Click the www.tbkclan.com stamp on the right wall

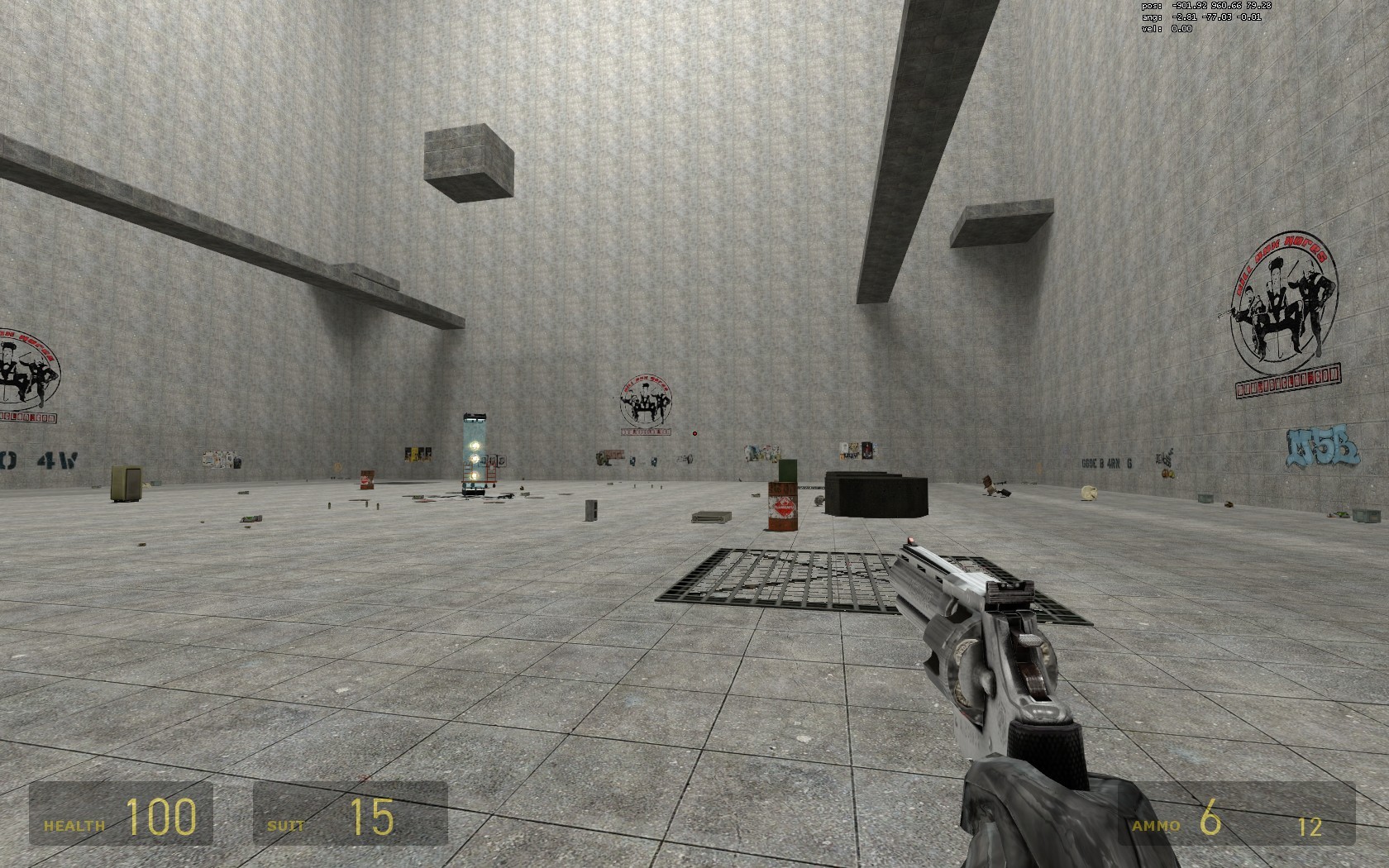click(1287, 379)
